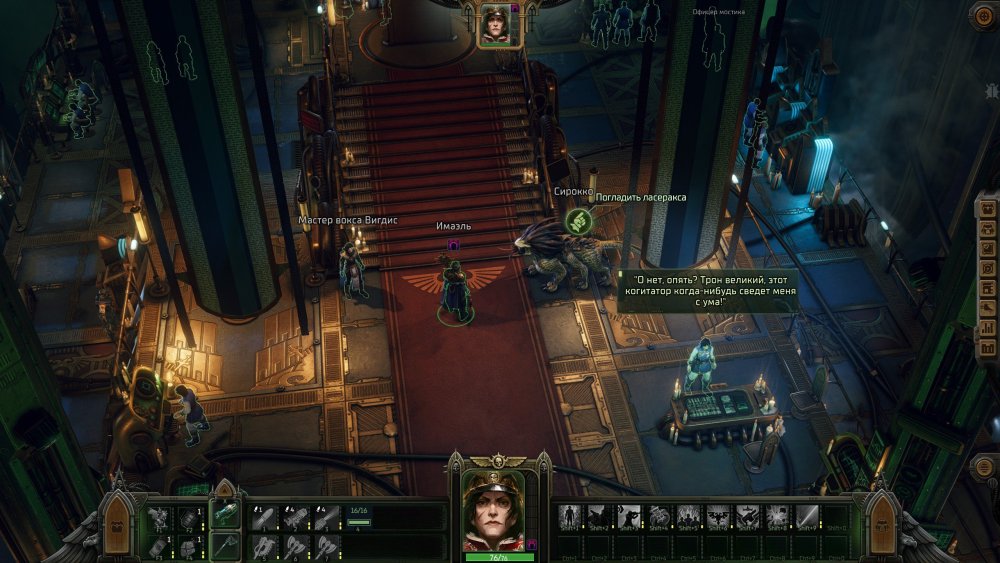
Task: Select the party portrait at the top
Action: [494, 25]
